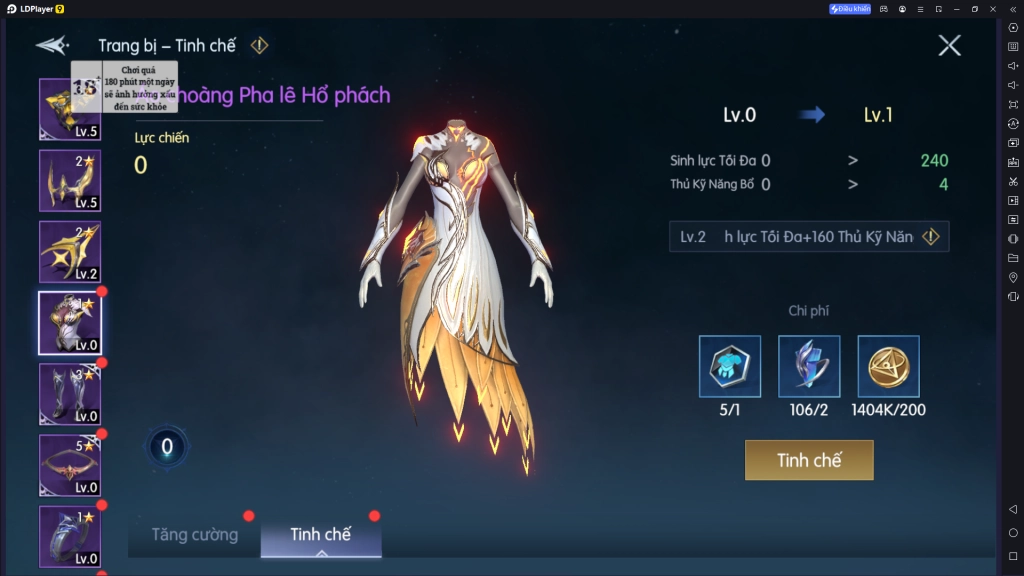Show the Lv.2 bonus details info icon
The height and width of the screenshot is (576, 1024).
(931, 237)
